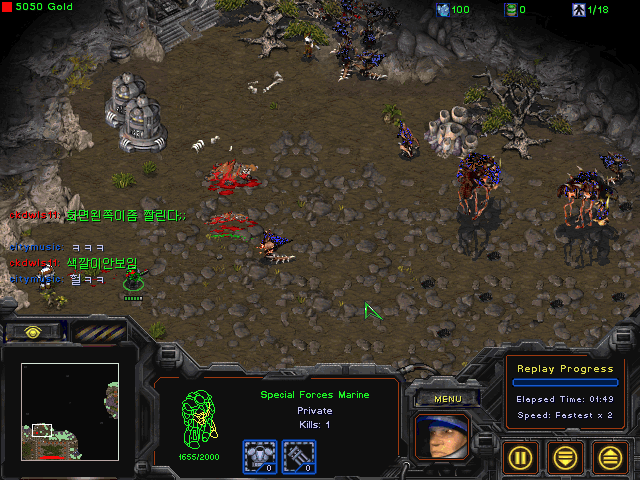This screenshot has height=480, width=640.
Task: Increase the replay speed
Action: [x=611, y=458]
